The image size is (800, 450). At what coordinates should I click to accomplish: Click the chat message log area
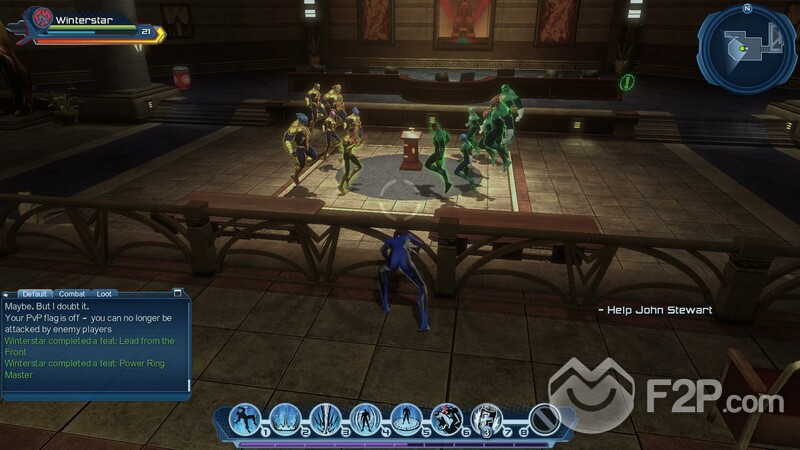95,345
